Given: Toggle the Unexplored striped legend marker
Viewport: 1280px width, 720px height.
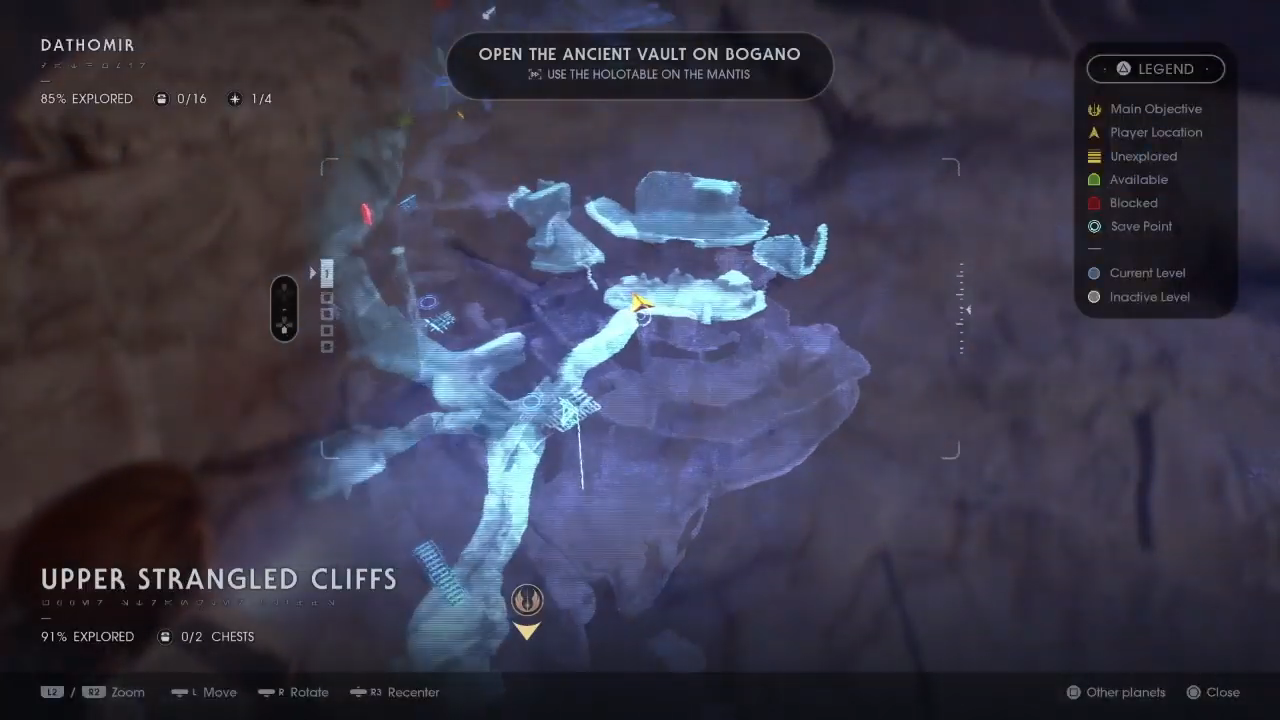Looking at the screenshot, I should tap(1094, 156).
